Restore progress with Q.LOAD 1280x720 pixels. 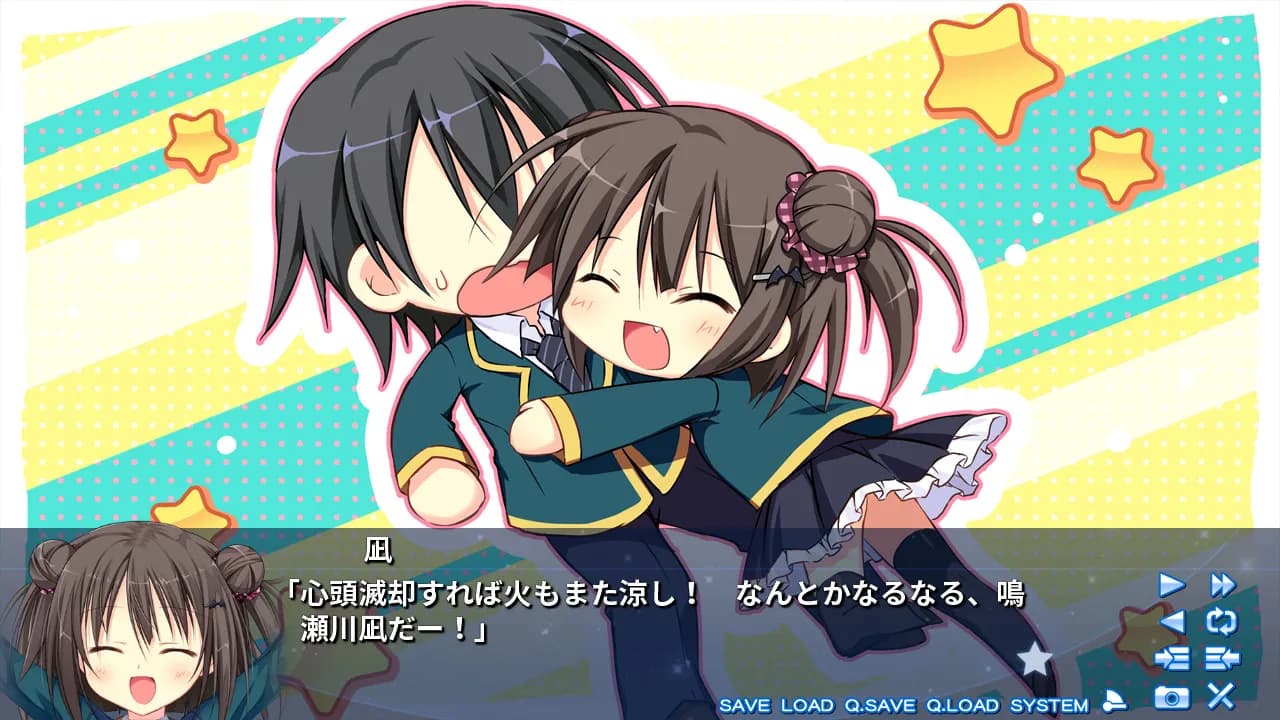(x=962, y=704)
